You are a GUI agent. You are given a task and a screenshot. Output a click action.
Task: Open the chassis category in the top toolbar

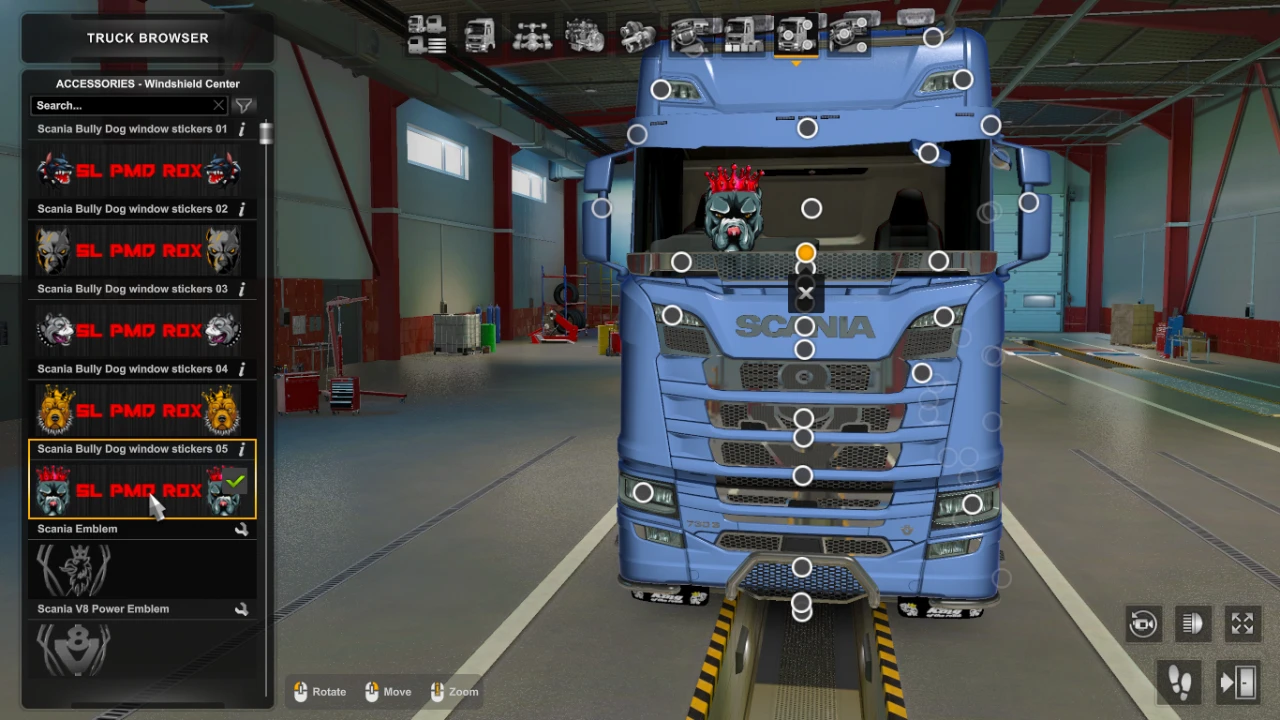pyautogui.click(x=531, y=37)
